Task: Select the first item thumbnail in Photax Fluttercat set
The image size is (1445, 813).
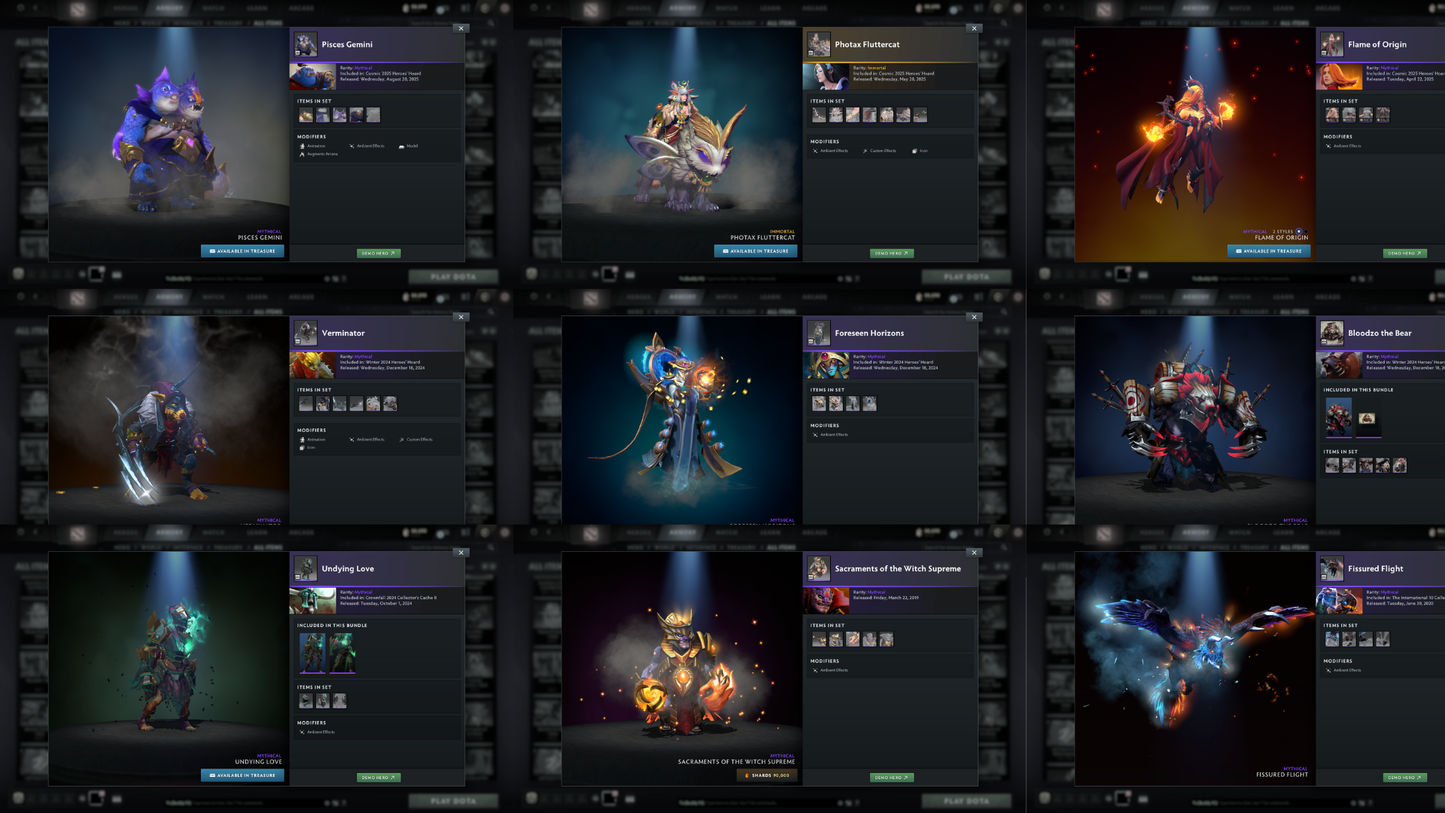Action: [x=818, y=115]
